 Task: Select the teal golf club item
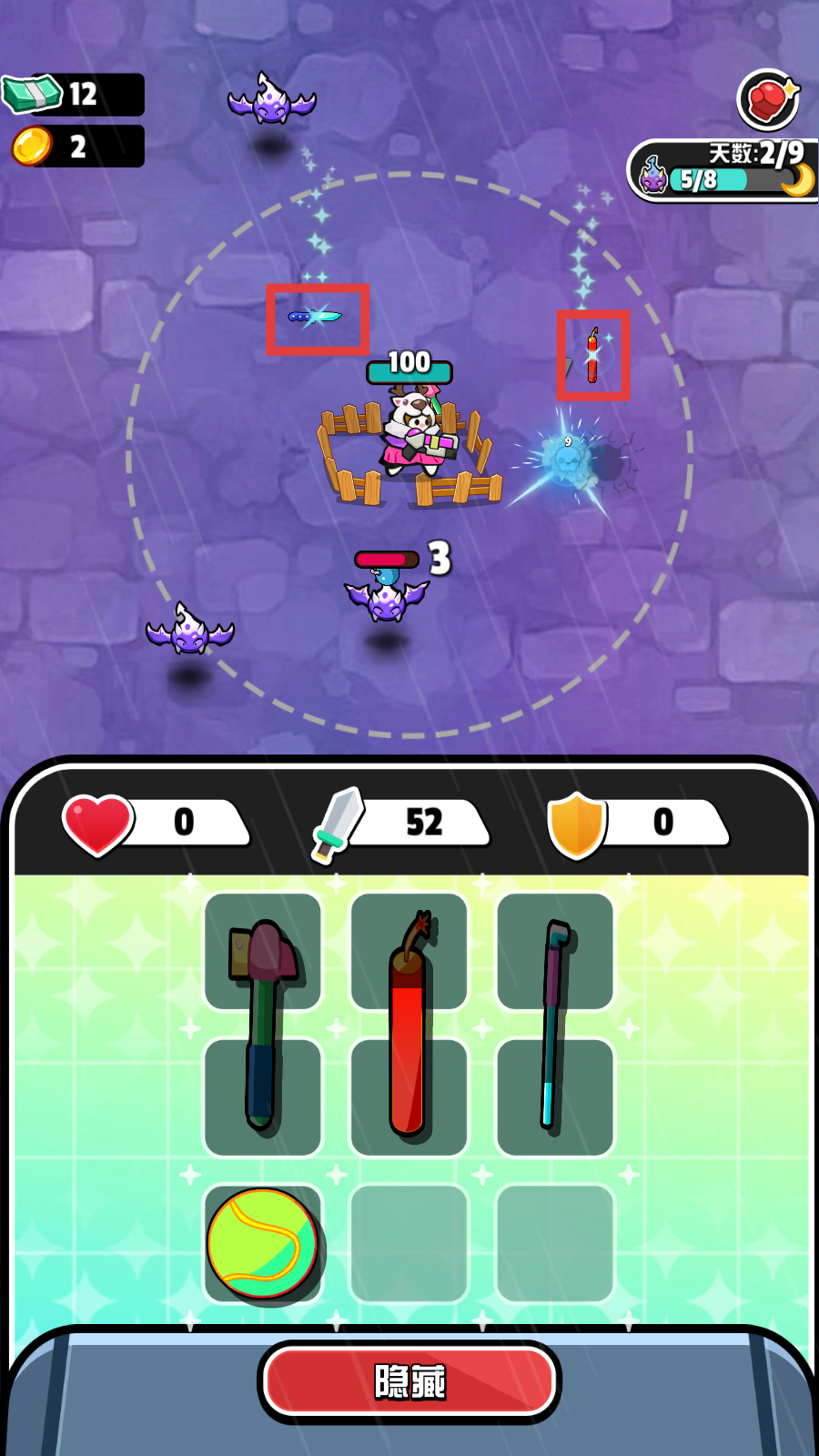point(553,1024)
